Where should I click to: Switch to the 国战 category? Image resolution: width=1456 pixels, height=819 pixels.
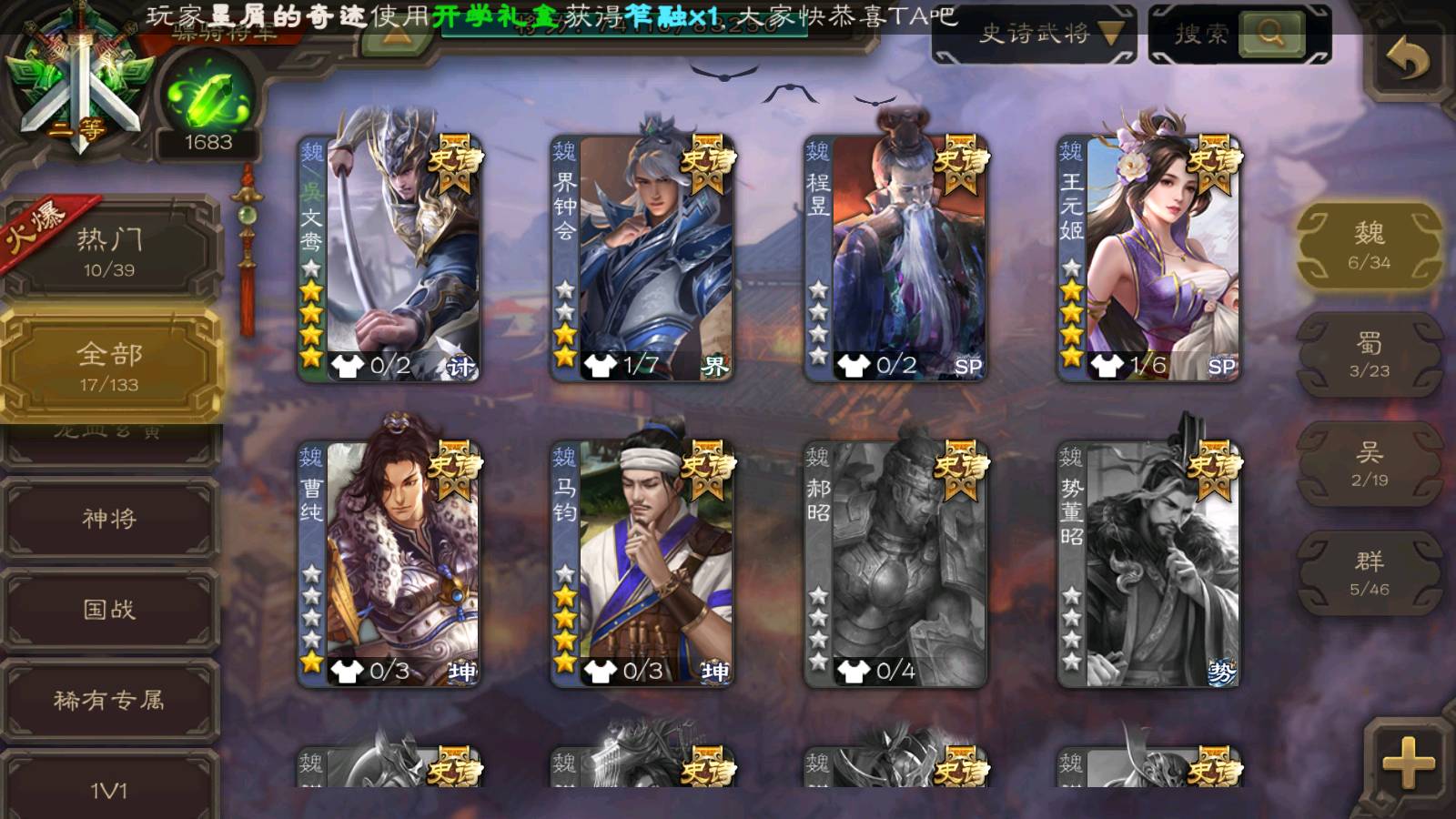109,610
